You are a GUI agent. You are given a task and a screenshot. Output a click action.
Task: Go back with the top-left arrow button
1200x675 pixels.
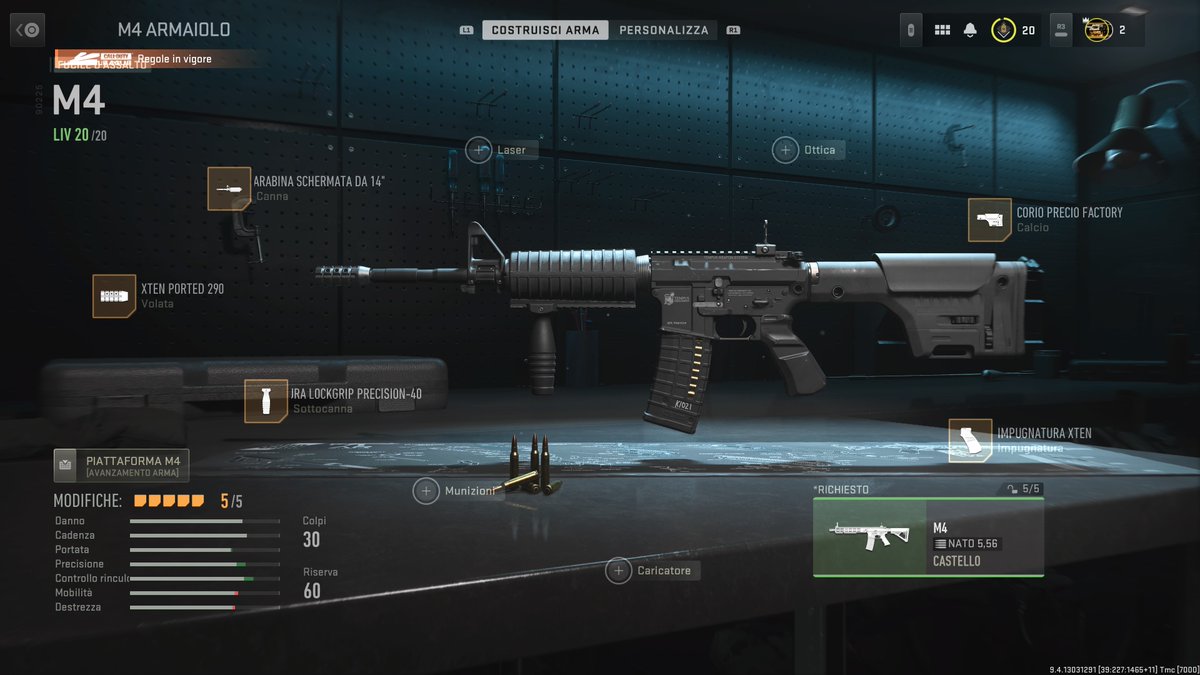(x=28, y=30)
